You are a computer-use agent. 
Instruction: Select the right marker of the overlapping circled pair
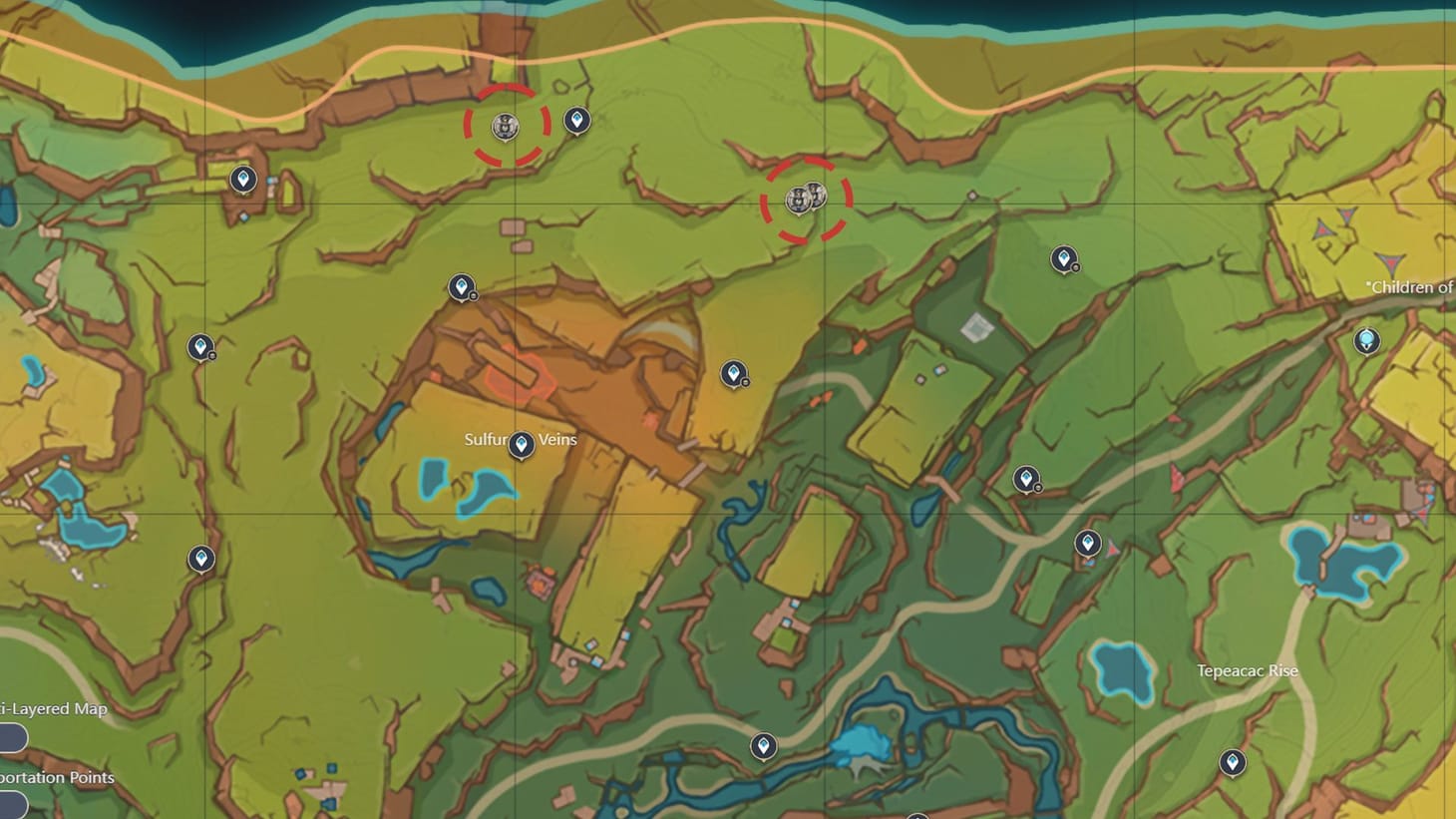tap(816, 195)
